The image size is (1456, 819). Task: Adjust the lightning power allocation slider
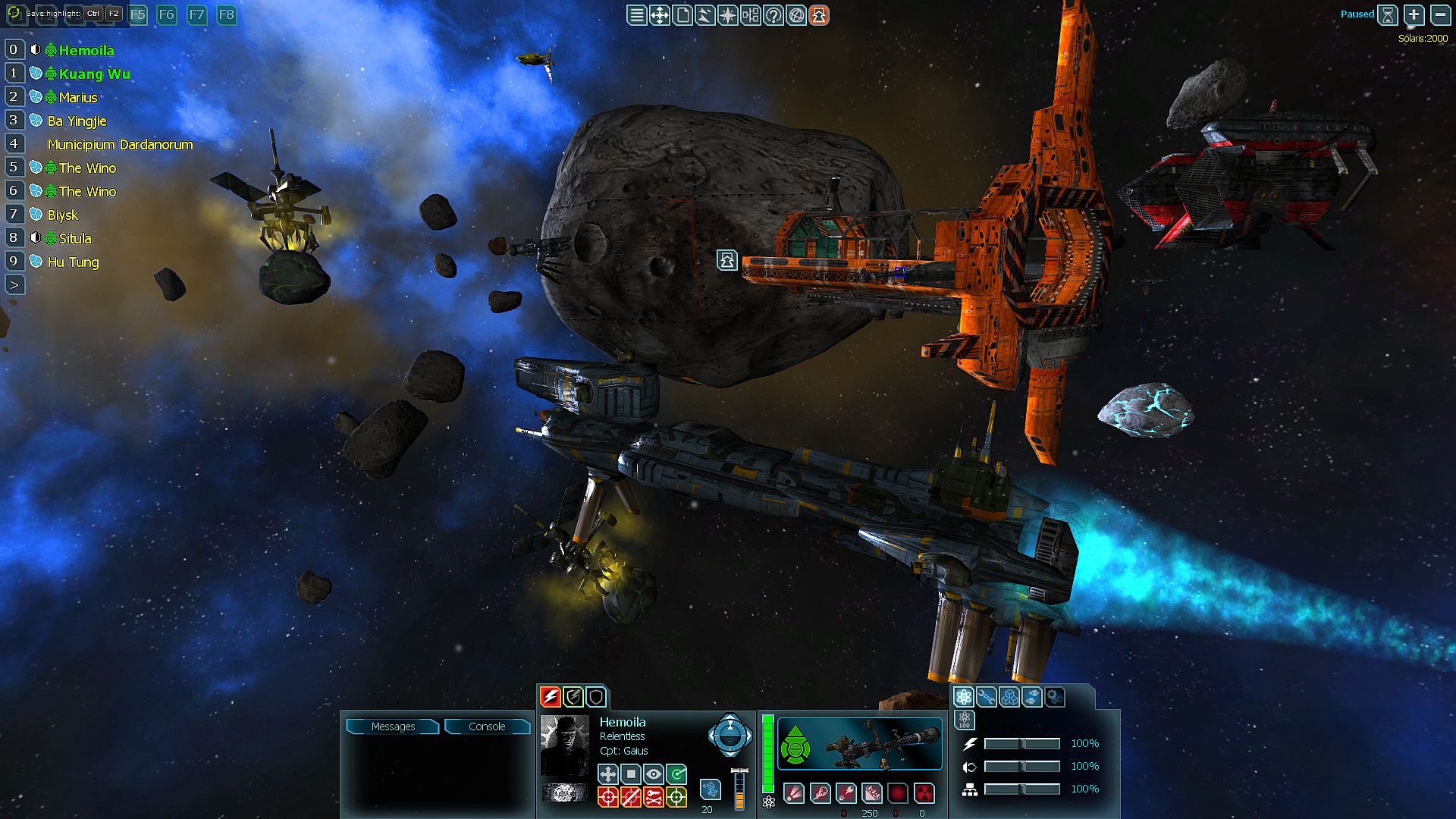click(x=1021, y=744)
